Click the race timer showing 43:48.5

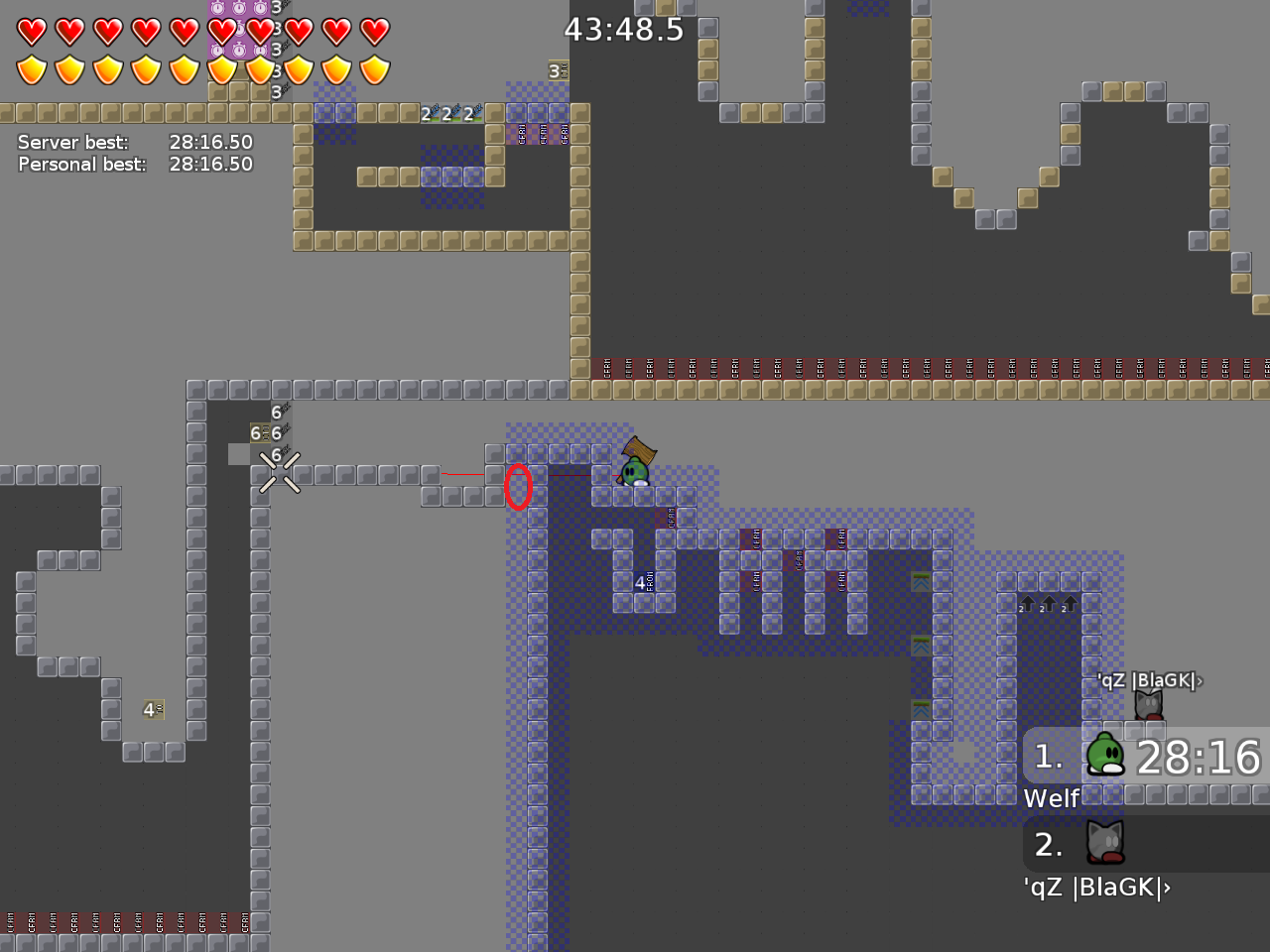(623, 30)
